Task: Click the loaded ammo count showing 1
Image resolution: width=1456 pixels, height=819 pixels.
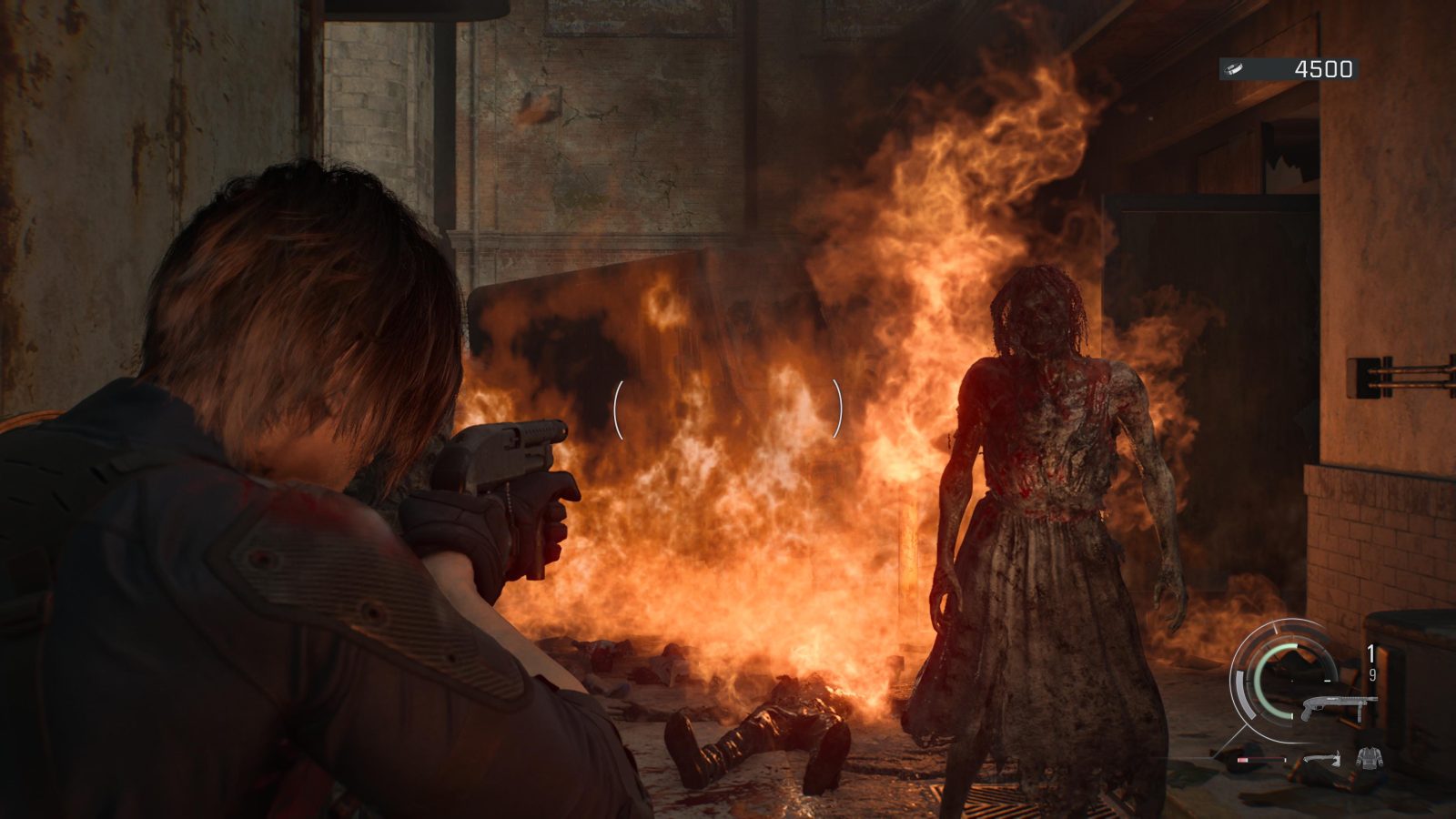Action: 1370,651
